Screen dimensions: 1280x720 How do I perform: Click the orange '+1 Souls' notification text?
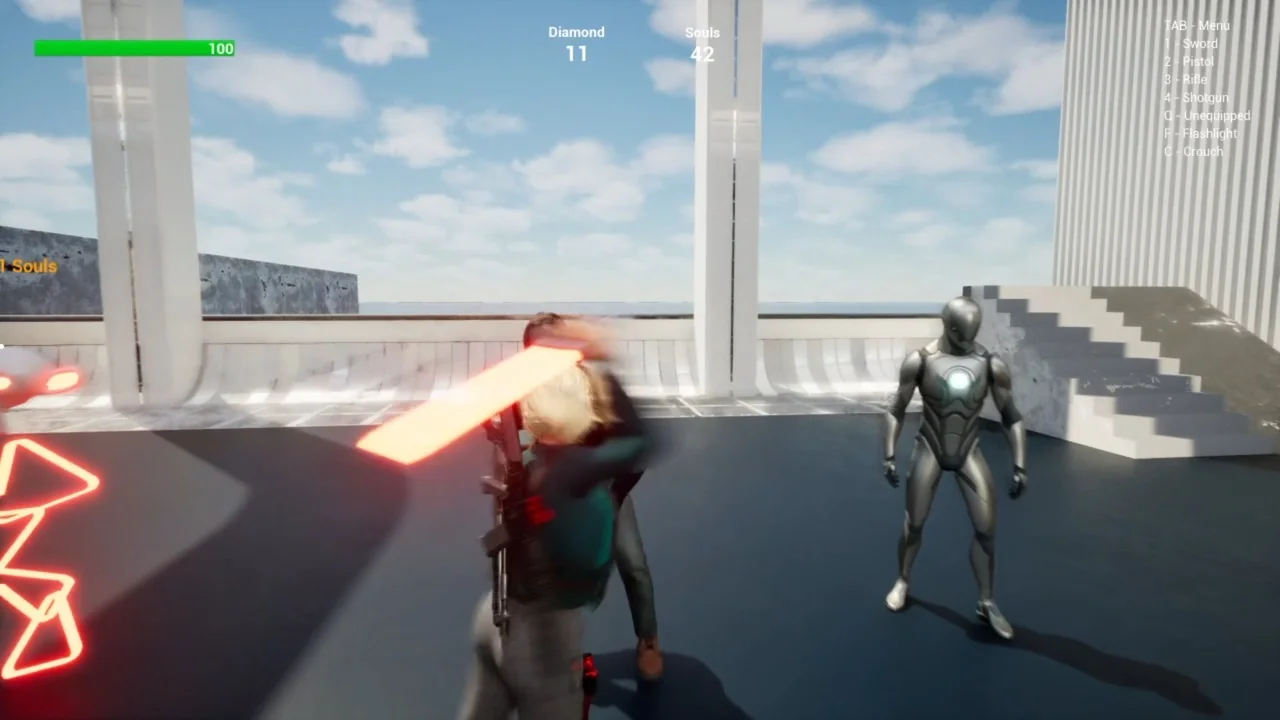point(29,266)
